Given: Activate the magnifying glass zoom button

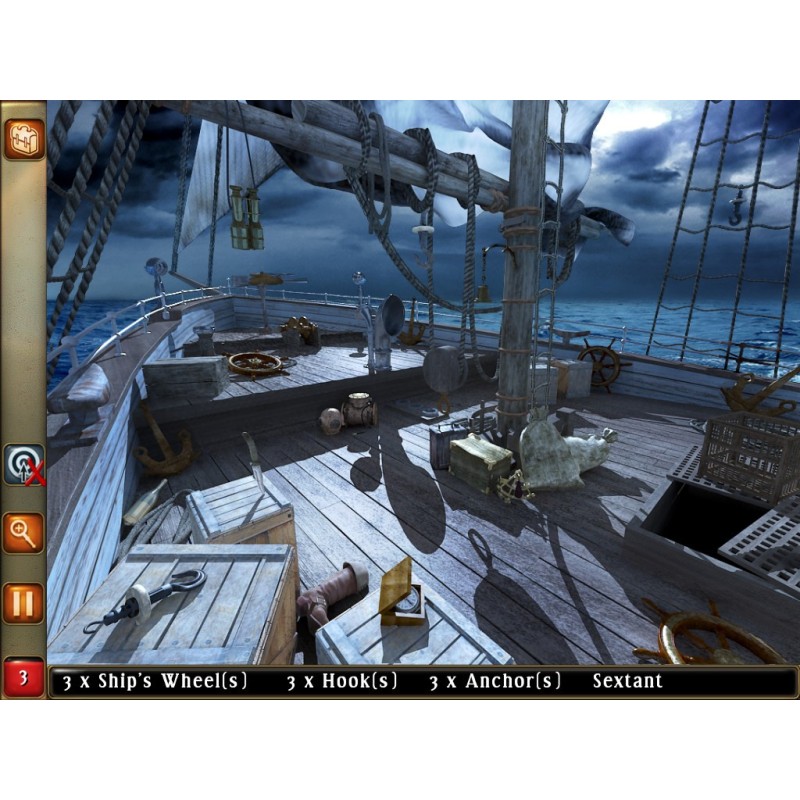Looking at the screenshot, I should (23, 532).
